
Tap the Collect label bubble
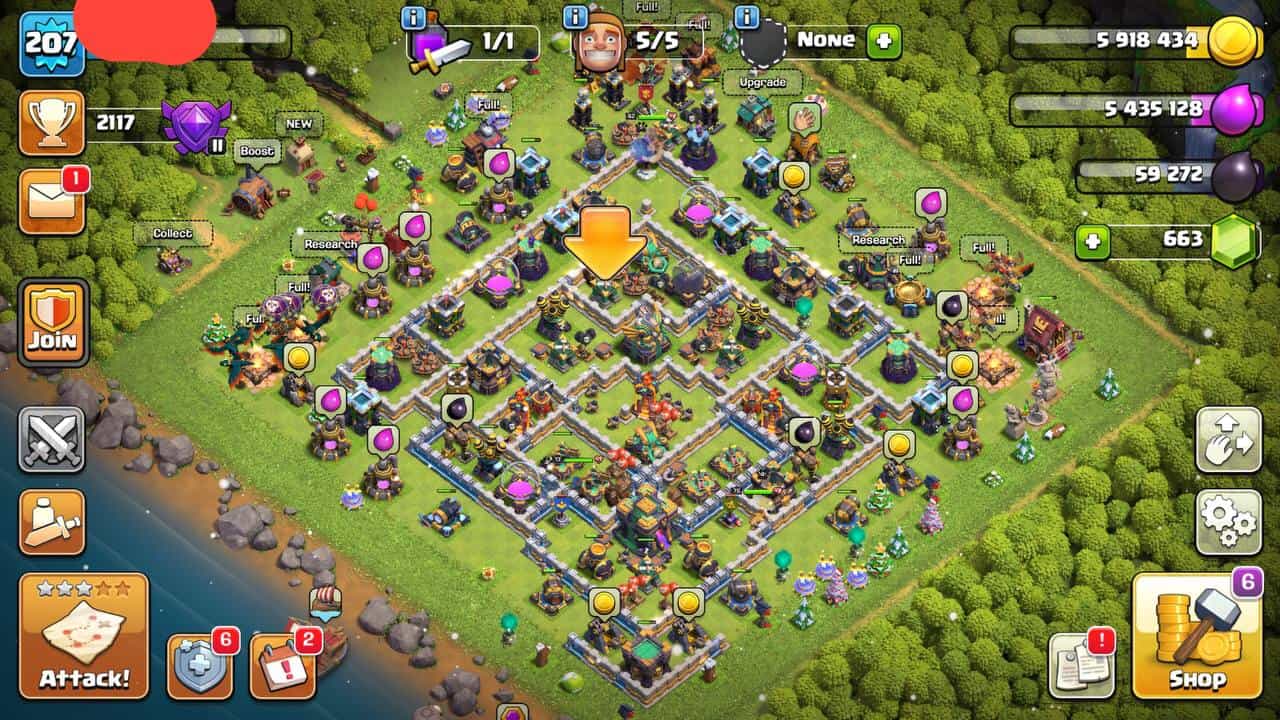(172, 233)
